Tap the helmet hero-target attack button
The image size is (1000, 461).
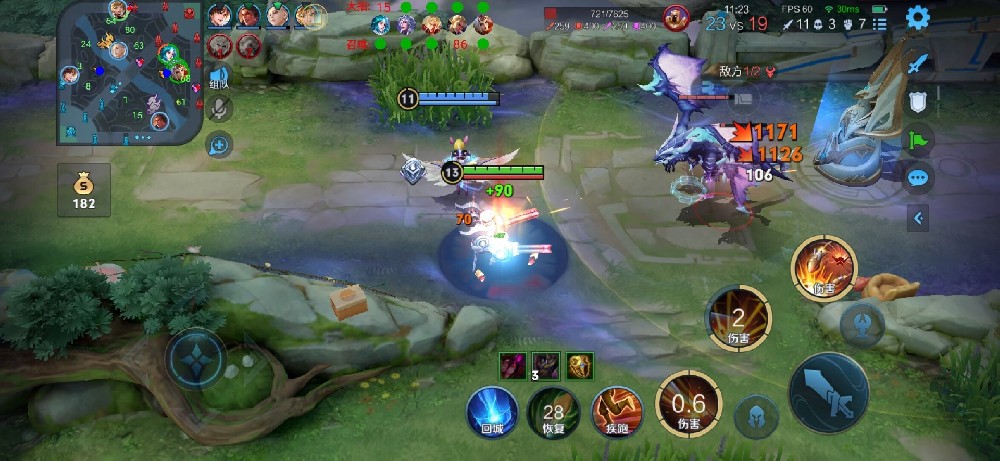(757, 417)
